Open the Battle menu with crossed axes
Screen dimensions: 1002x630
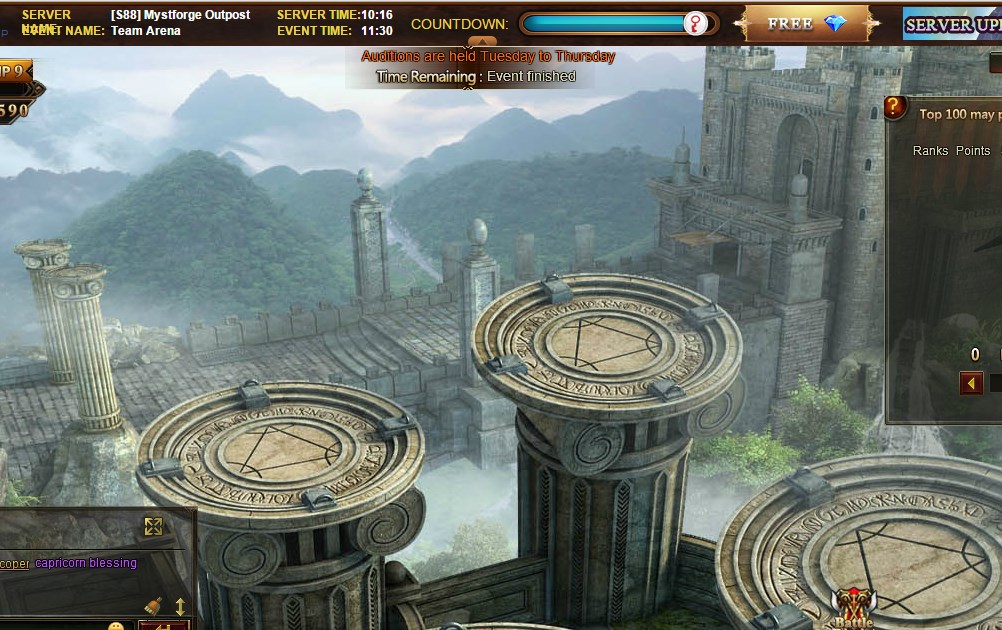coord(852,606)
